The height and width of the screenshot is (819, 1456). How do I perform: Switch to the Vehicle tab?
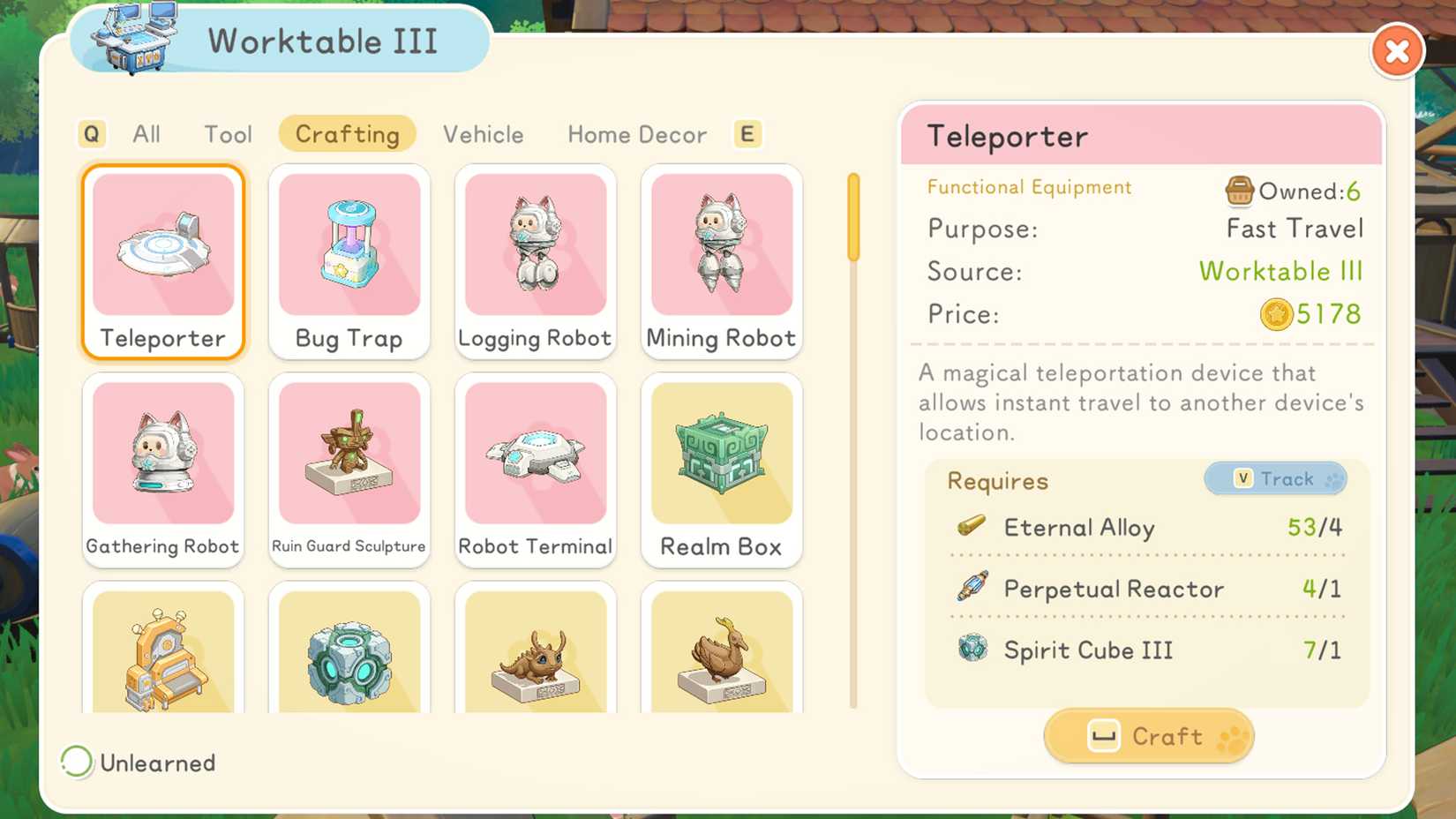[x=483, y=134]
